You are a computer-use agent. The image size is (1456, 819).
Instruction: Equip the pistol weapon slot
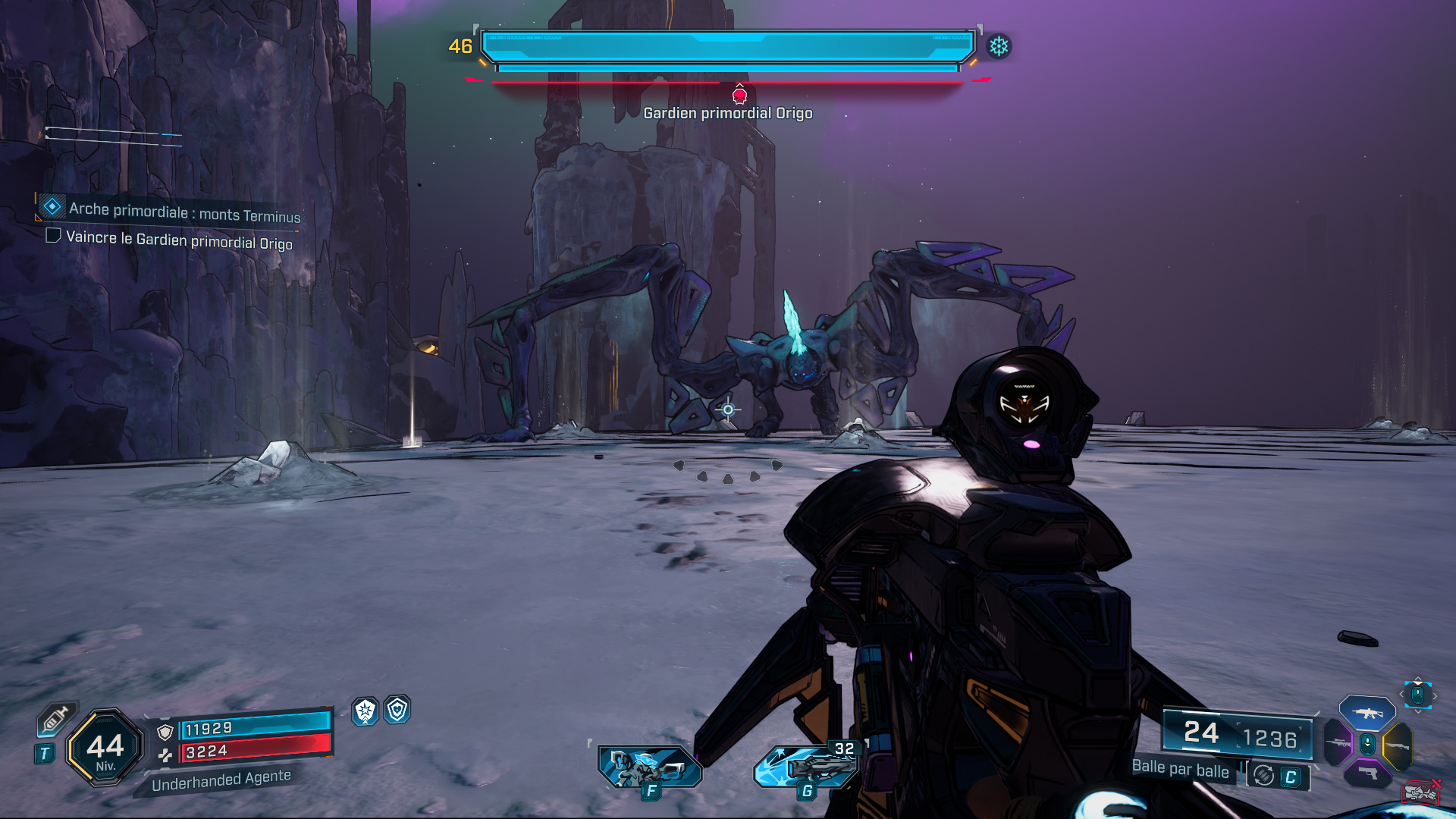tap(1367, 773)
